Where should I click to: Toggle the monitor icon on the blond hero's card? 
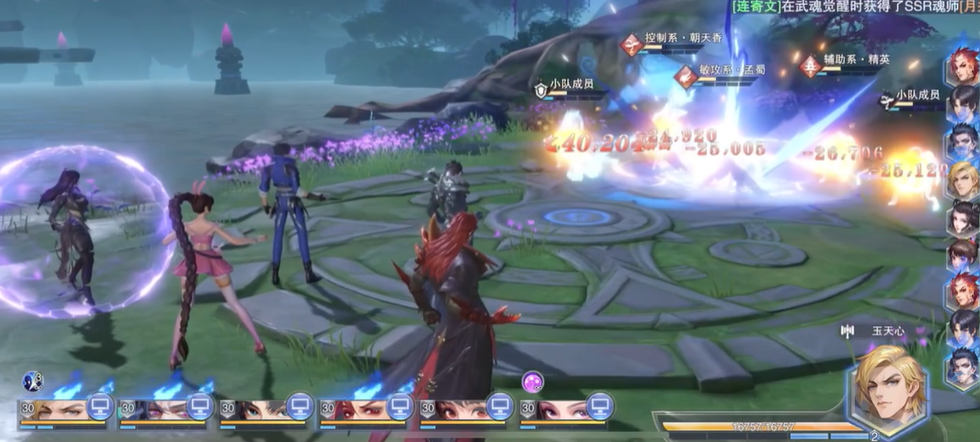point(100,406)
